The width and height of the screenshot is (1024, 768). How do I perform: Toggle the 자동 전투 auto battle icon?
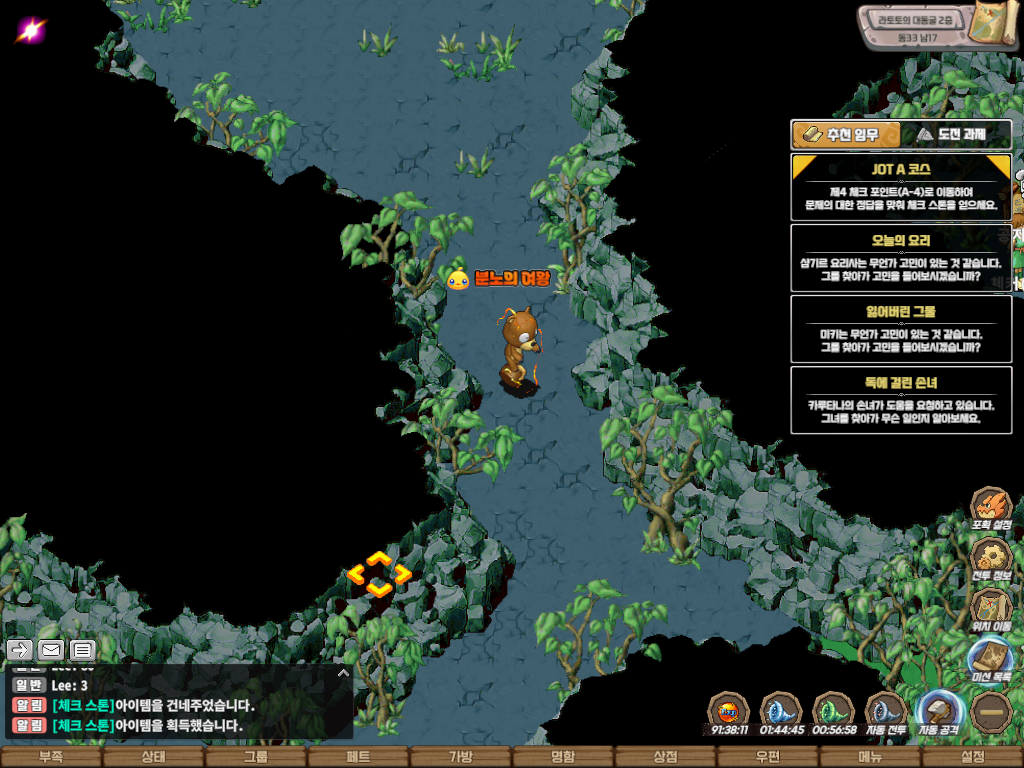click(886, 712)
